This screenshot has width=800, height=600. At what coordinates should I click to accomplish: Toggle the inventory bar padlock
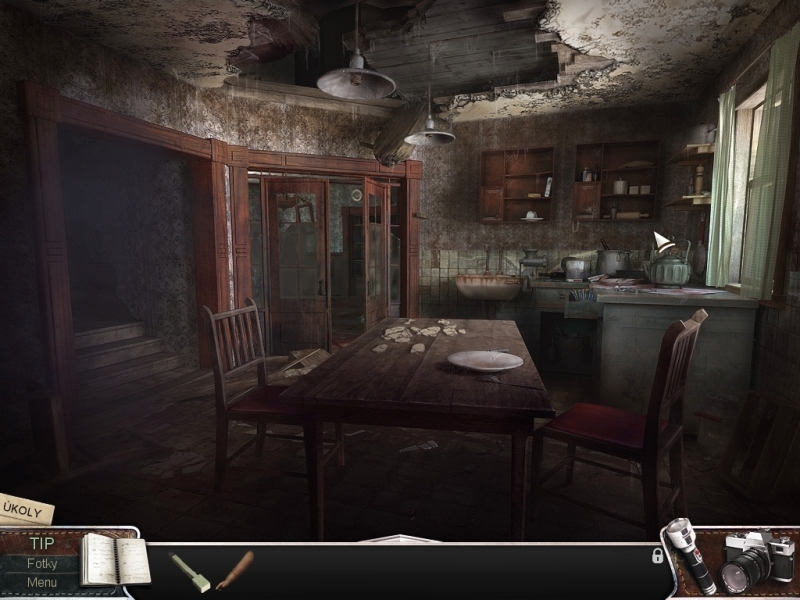(657, 556)
